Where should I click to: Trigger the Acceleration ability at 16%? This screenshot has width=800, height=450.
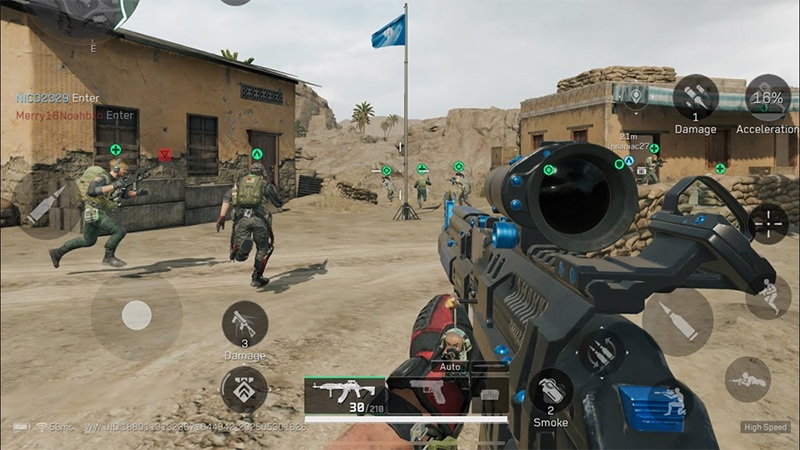768,98
